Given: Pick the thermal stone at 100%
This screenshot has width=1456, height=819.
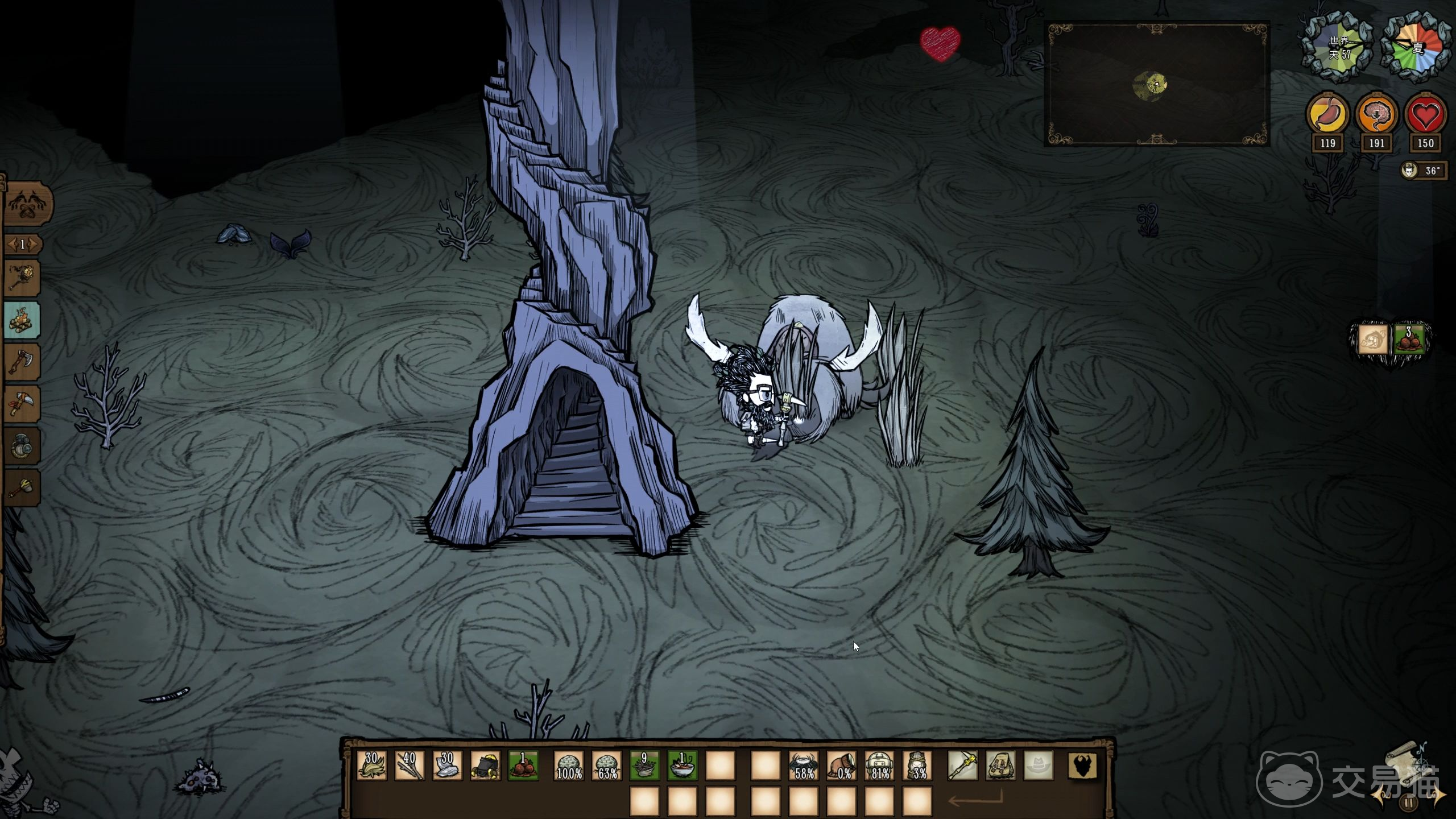Looking at the screenshot, I should (x=569, y=766).
